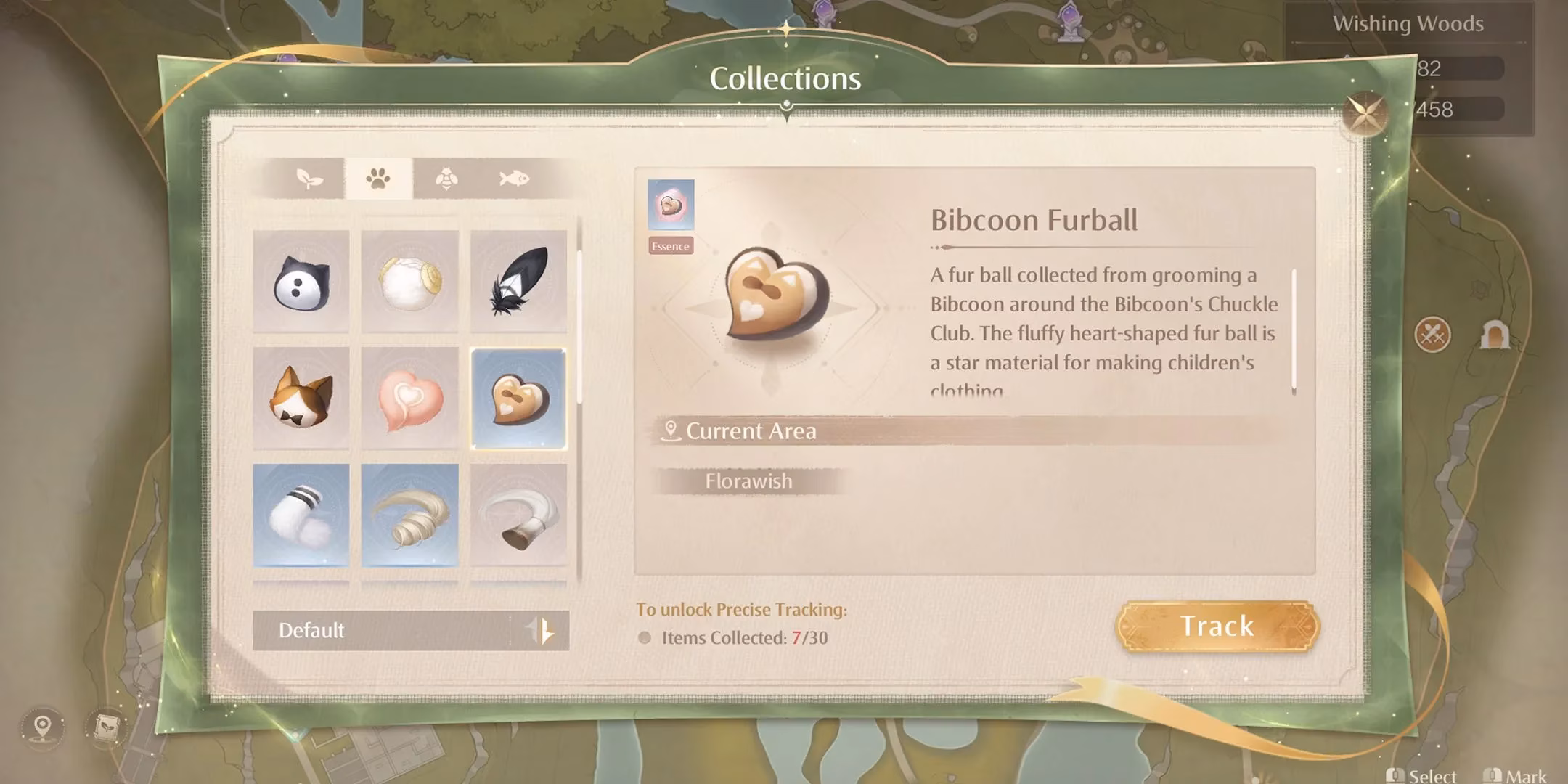
Task: Switch to the plants tab
Action: tap(310, 179)
